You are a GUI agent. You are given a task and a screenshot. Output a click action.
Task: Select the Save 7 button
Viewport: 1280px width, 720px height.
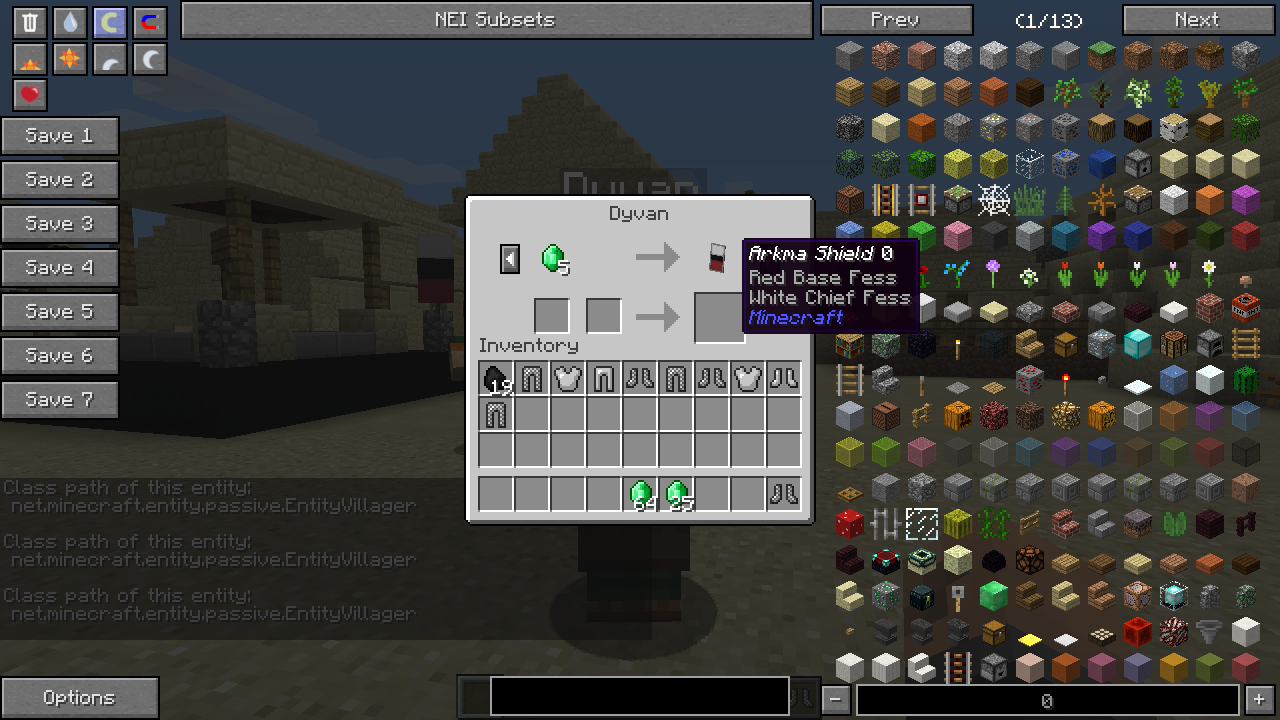coord(60,400)
